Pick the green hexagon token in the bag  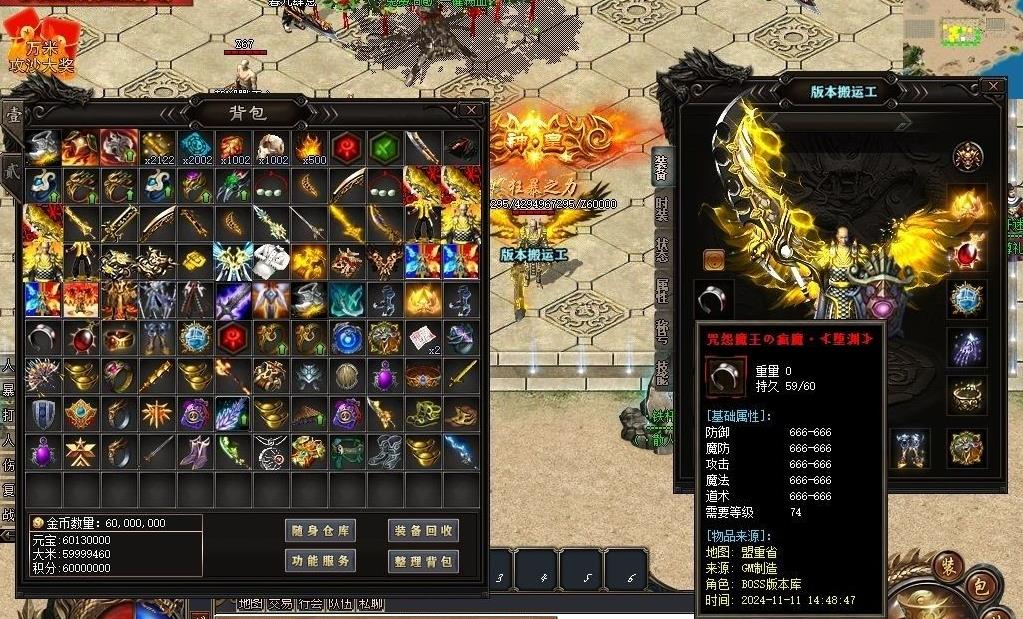coord(385,147)
